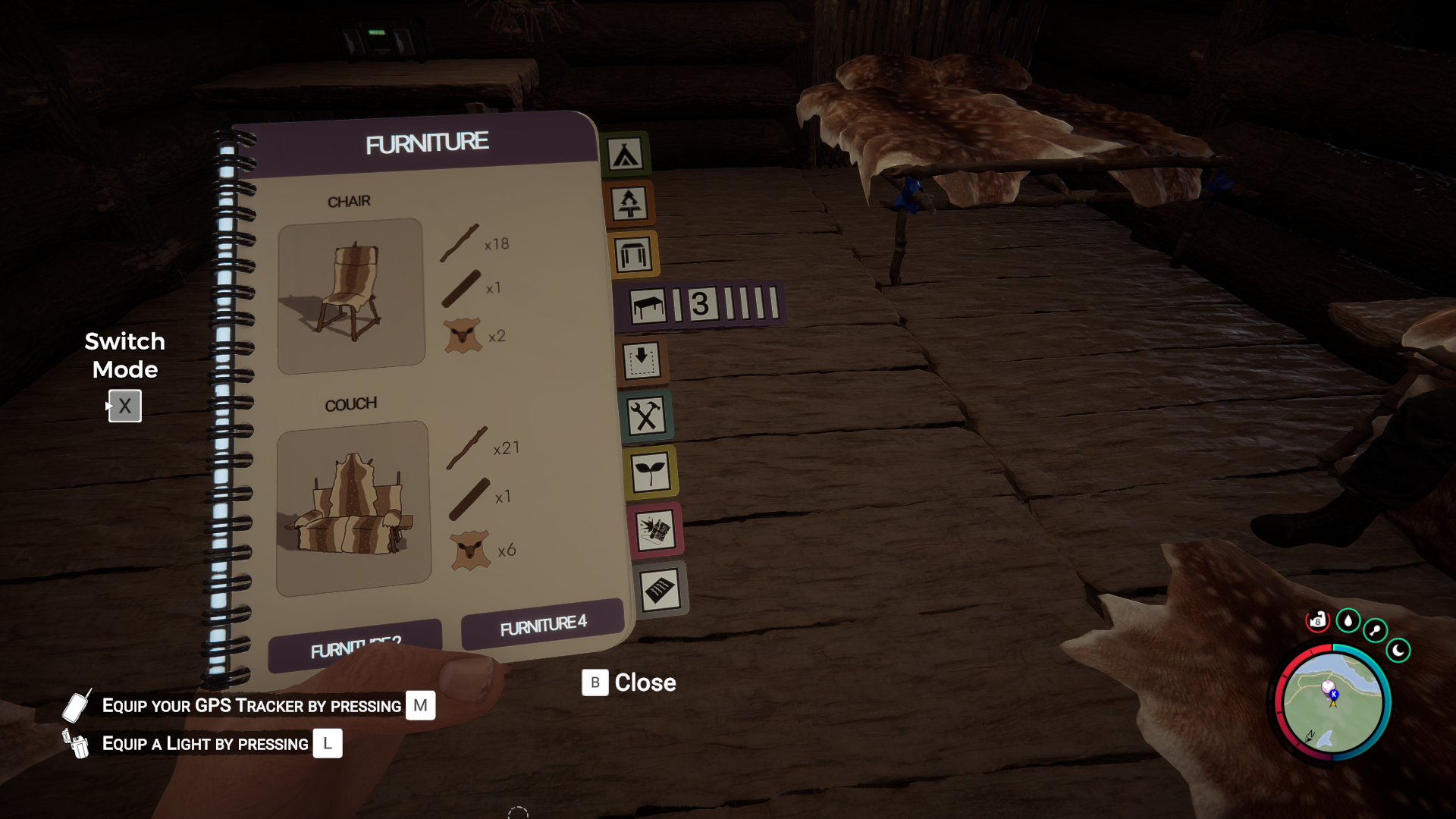Switch to the pine tree tab
This screenshot has width=1456, height=819.
coord(629,204)
